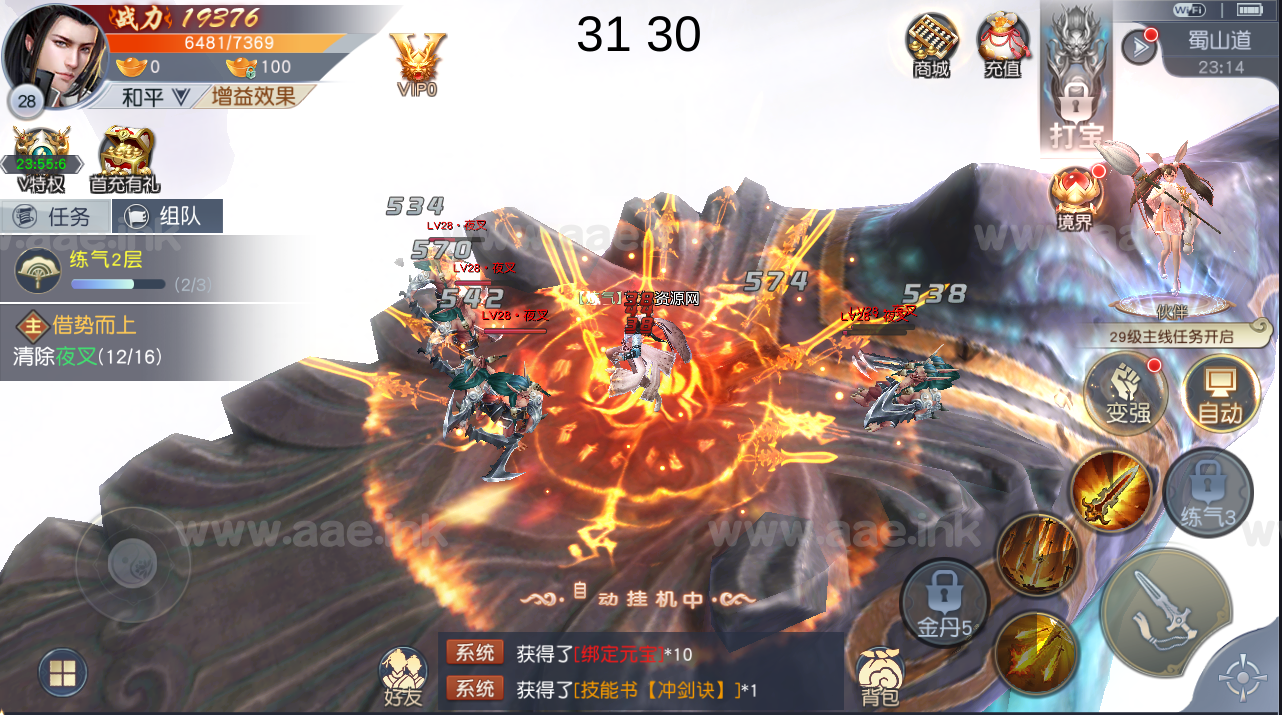
Task: Switch to the 组队 team tab
Action: click(x=167, y=216)
